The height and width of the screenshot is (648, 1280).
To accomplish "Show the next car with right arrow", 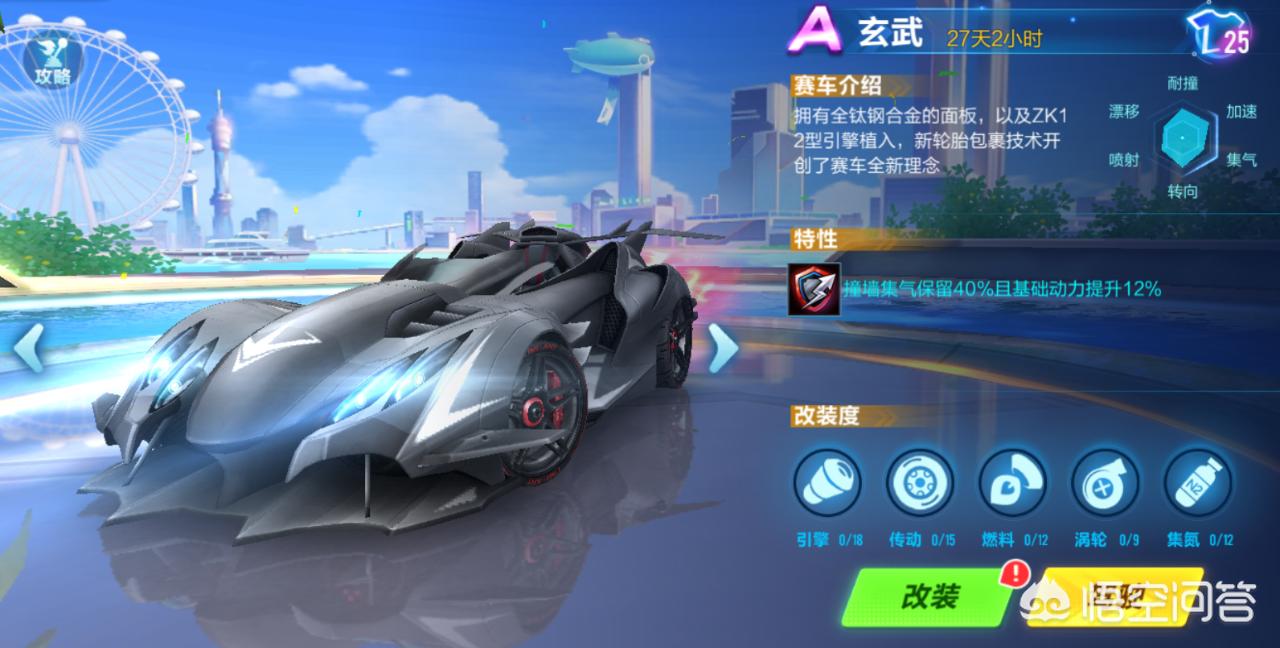I will point(722,348).
